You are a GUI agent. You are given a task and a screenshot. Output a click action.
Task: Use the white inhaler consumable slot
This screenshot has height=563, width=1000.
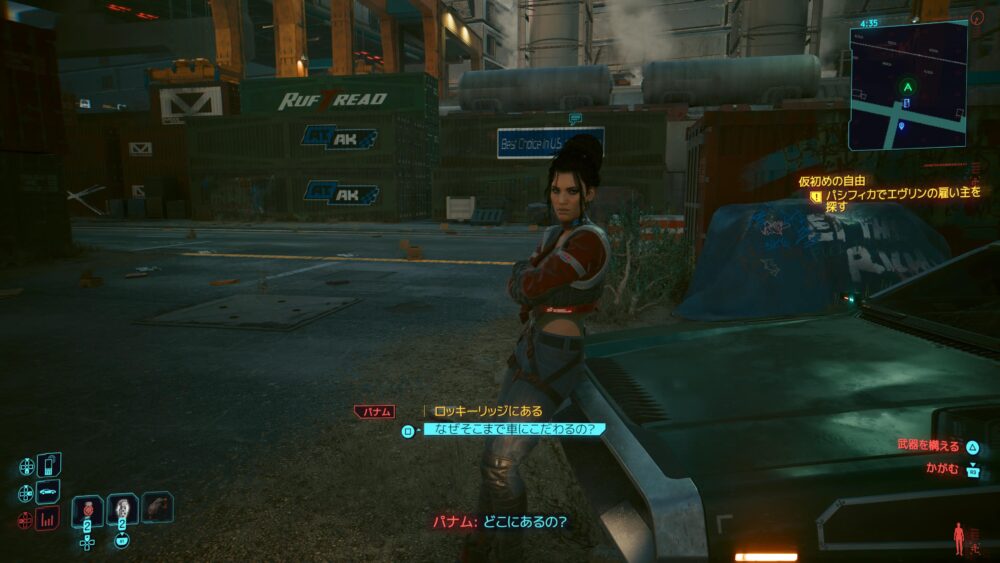pos(123,508)
